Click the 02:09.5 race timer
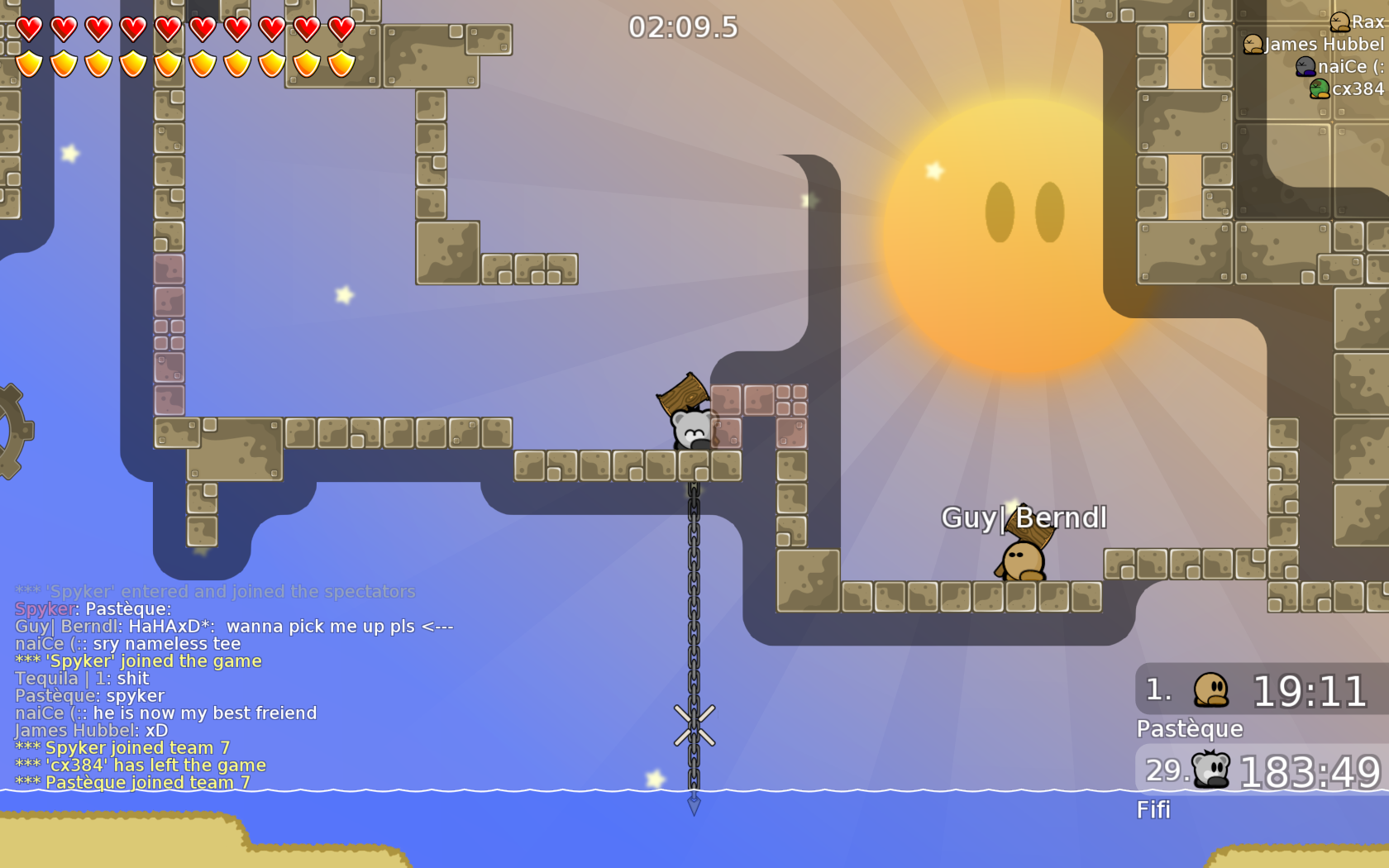The image size is (1389, 868). pyautogui.click(x=685, y=26)
